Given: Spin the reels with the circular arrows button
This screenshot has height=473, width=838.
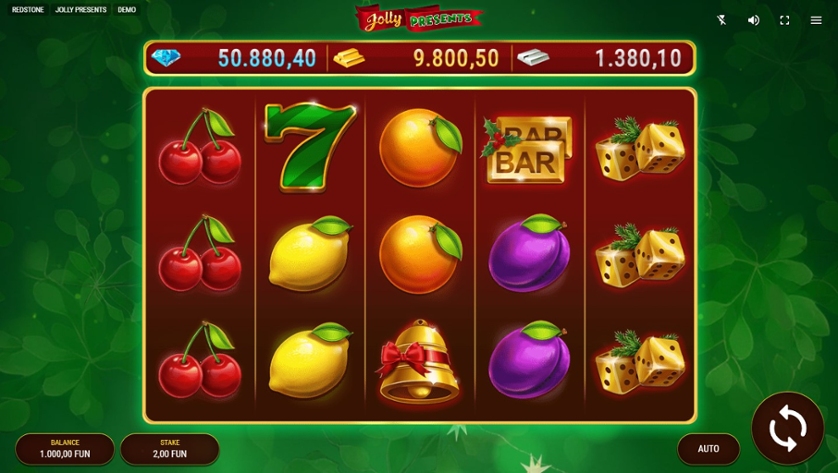Looking at the screenshot, I should point(787,429).
